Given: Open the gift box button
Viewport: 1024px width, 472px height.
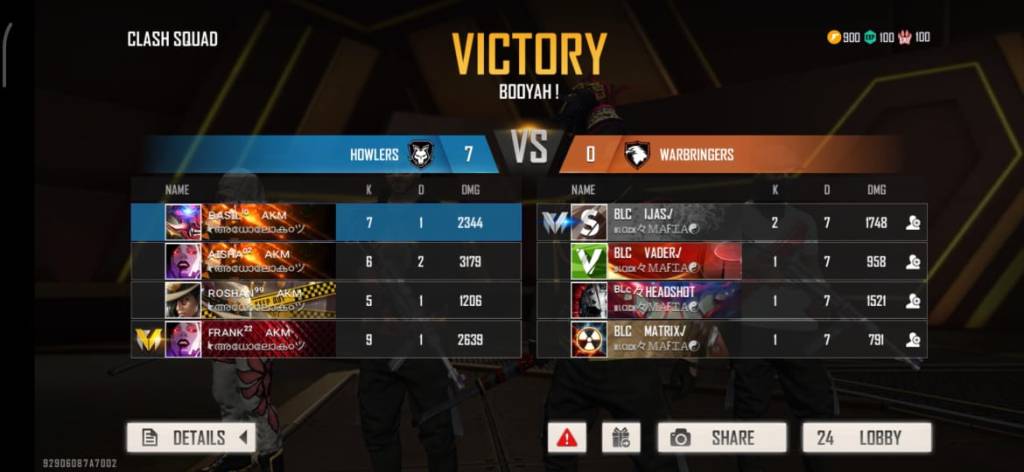Looking at the screenshot, I should 620,437.
